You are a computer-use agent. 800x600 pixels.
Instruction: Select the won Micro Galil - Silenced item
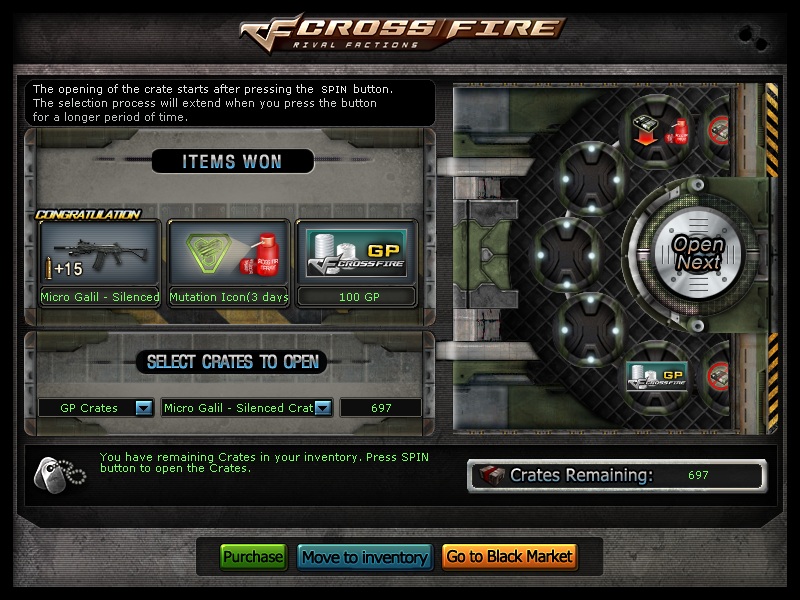pos(100,264)
